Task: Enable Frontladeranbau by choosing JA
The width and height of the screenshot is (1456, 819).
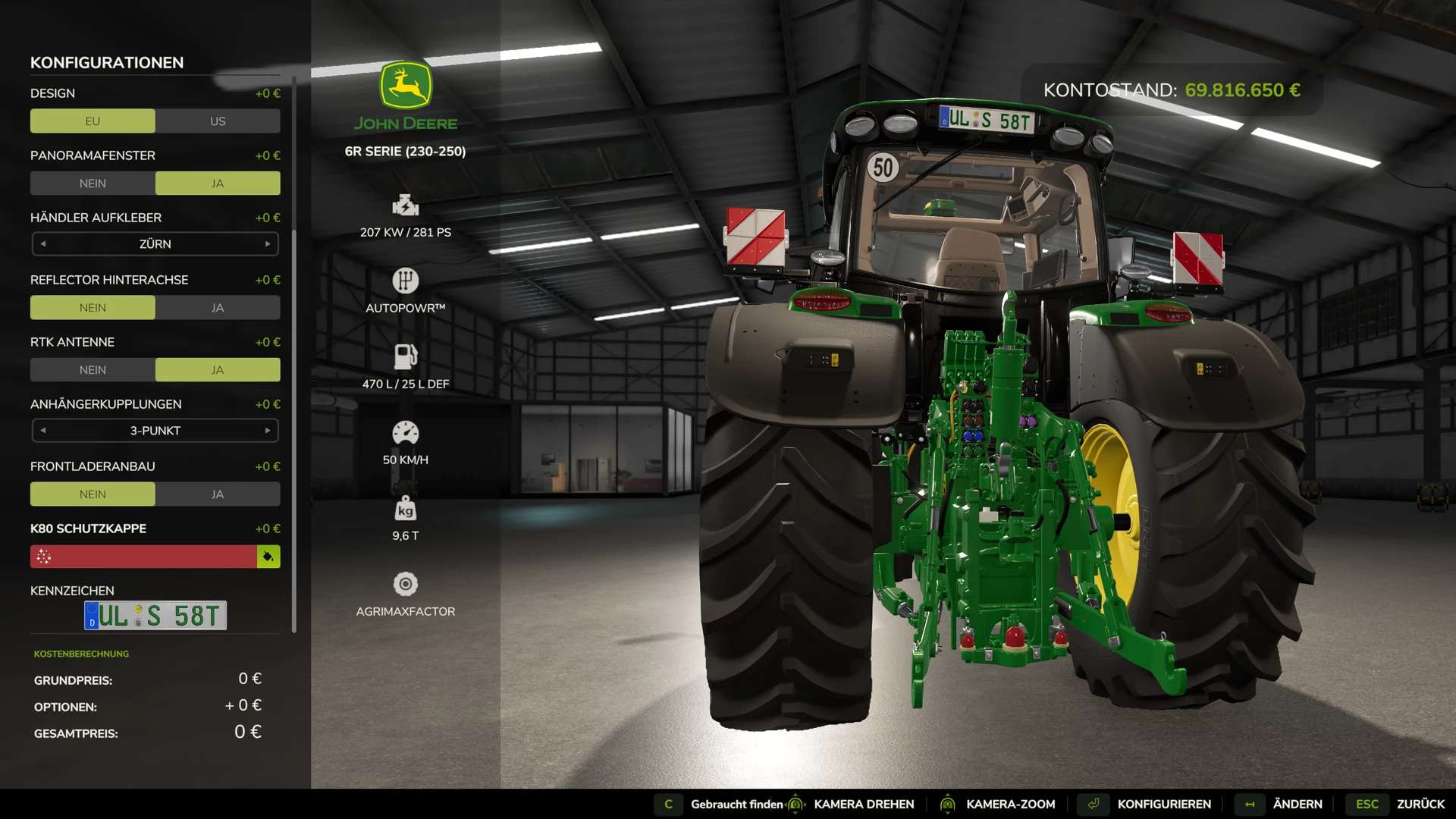Action: 218,494
